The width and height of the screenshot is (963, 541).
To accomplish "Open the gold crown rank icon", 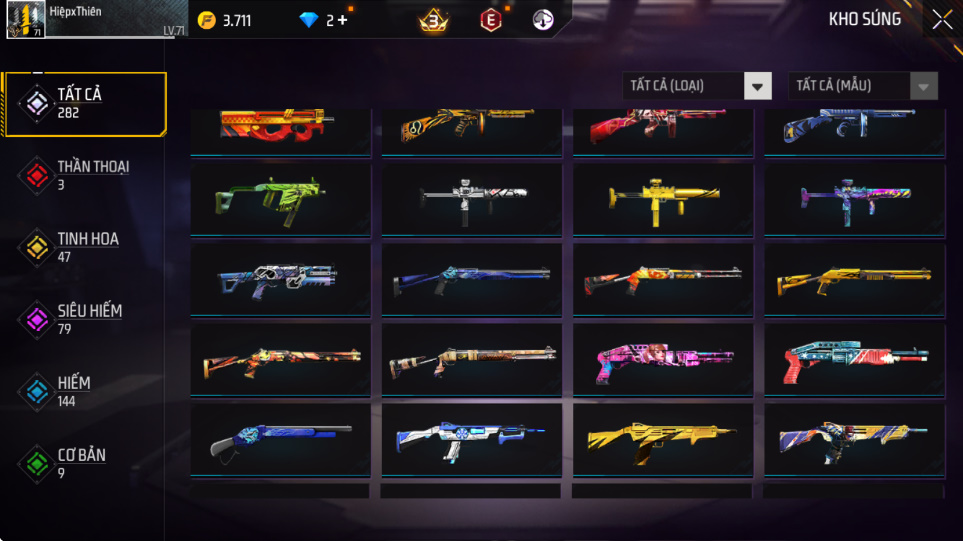I will click(x=433, y=20).
